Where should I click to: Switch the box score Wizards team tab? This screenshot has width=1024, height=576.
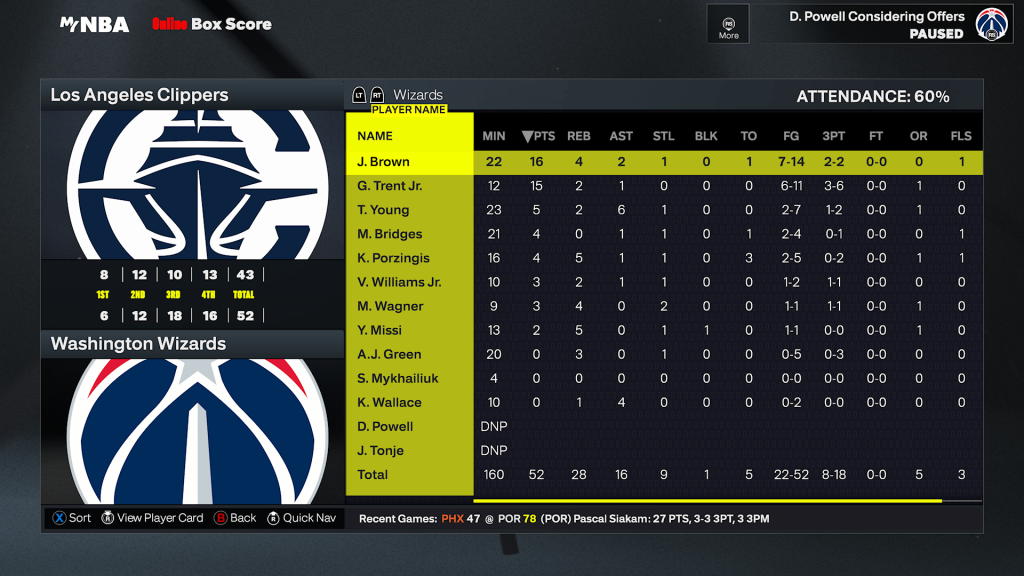point(418,95)
